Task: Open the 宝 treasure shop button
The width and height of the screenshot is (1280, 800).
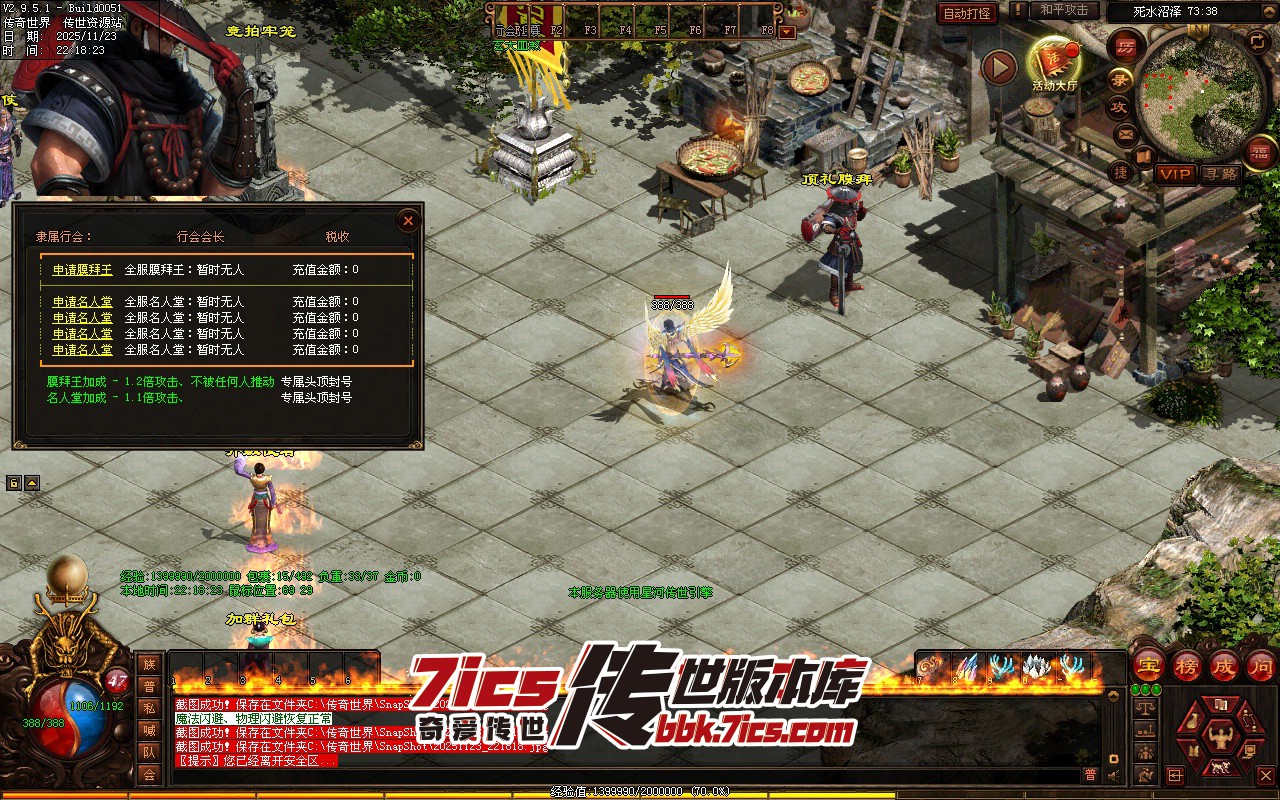Action: (1147, 665)
